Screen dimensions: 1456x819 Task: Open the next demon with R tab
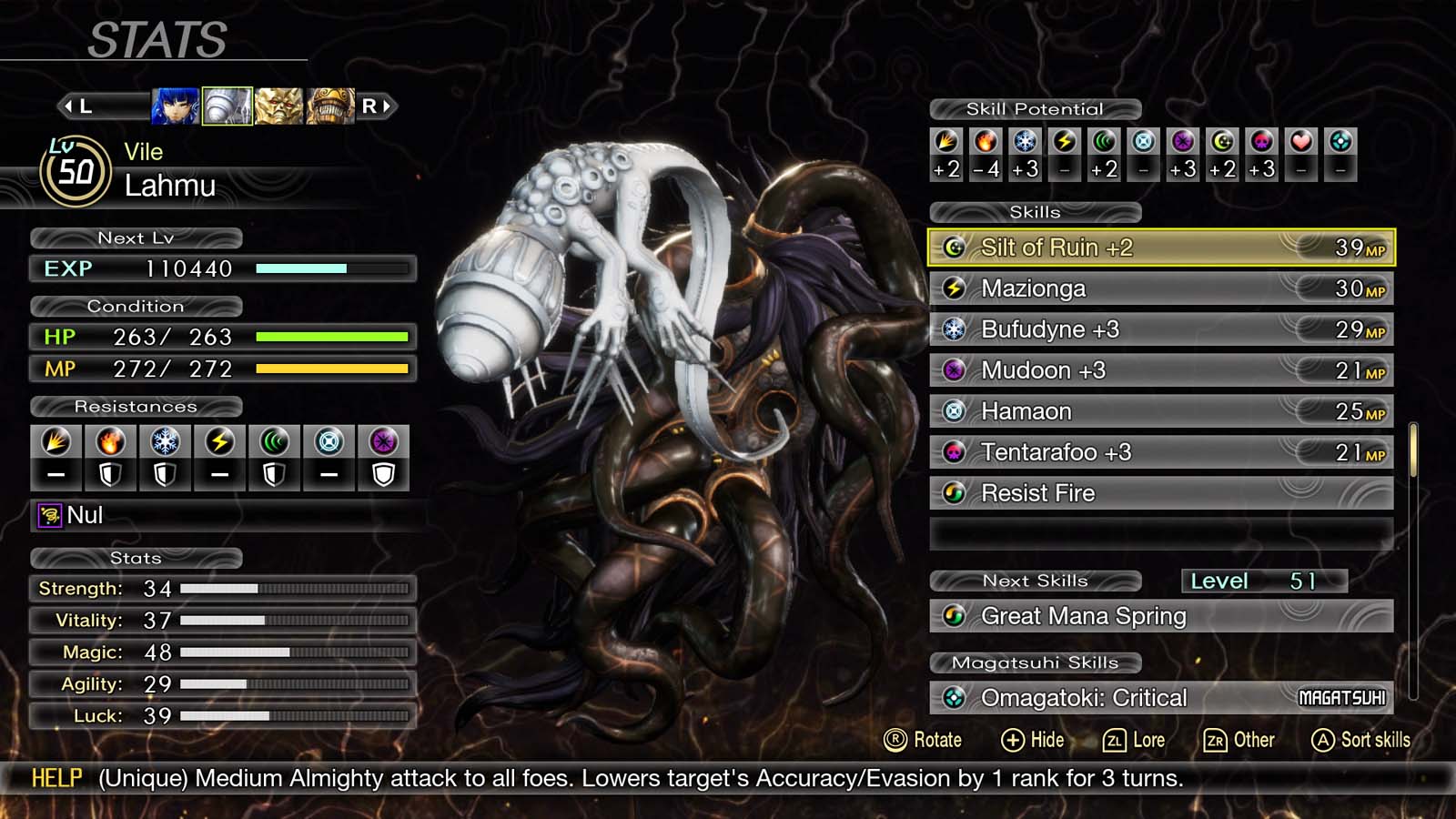click(376, 105)
